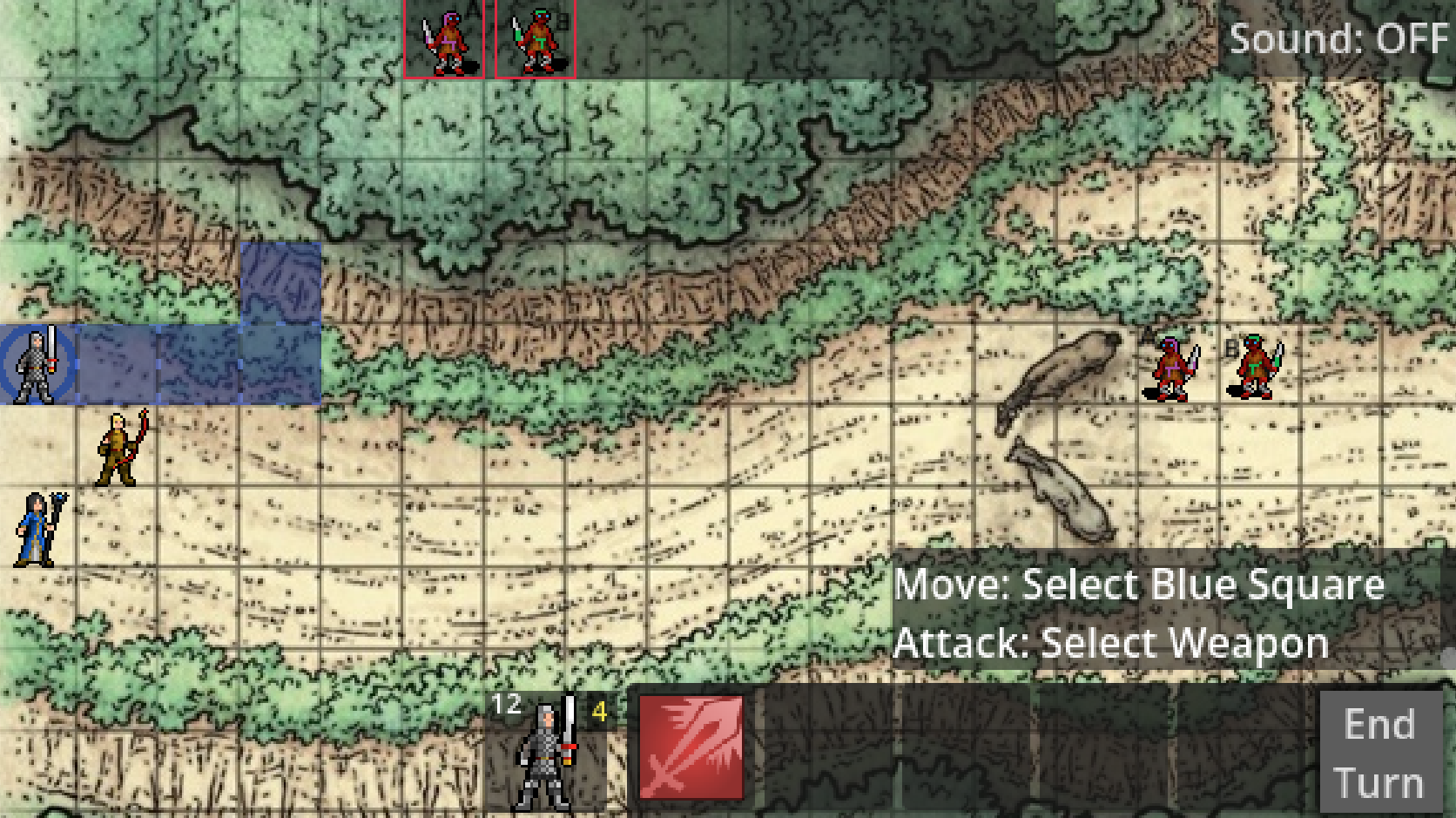This screenshot has height=818, width=1456.
Task: Click the yellow attack counter showing 4
Action: tap(598, 713)
